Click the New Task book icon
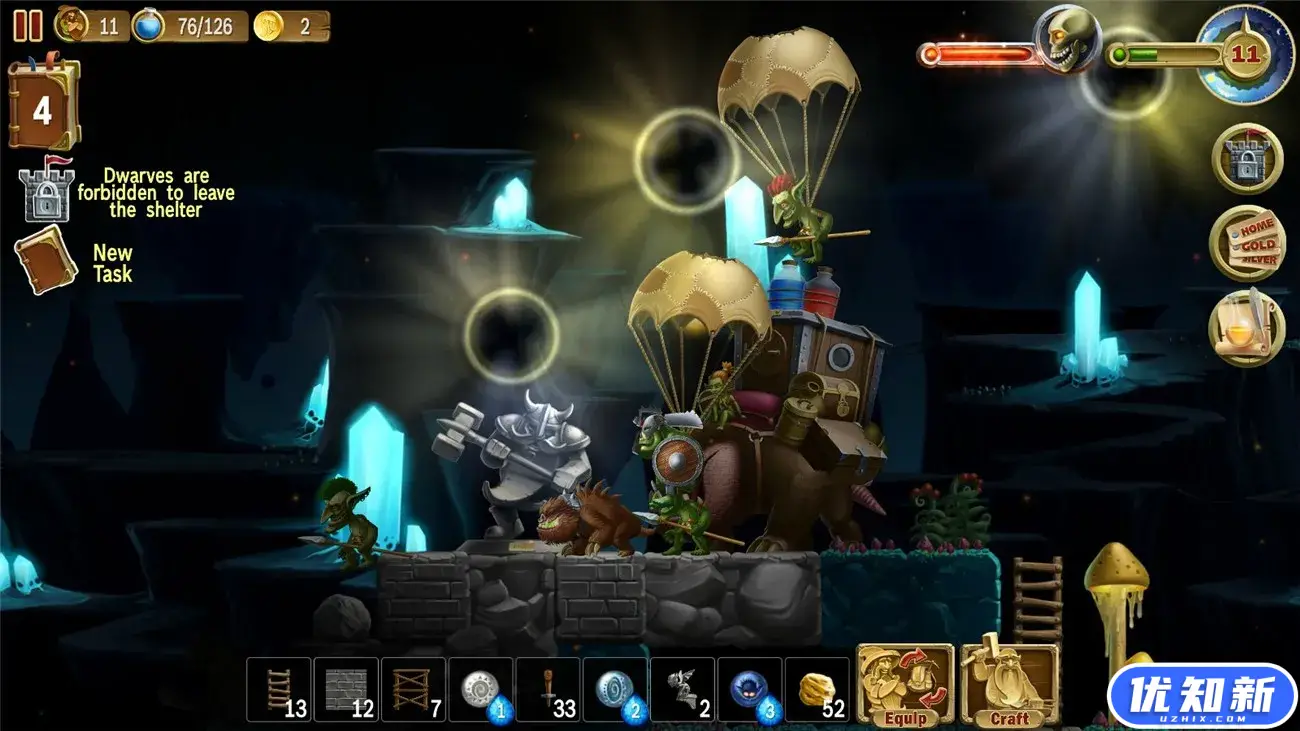The height and width of the screenshot is (731, 1300). coord(45,260)
